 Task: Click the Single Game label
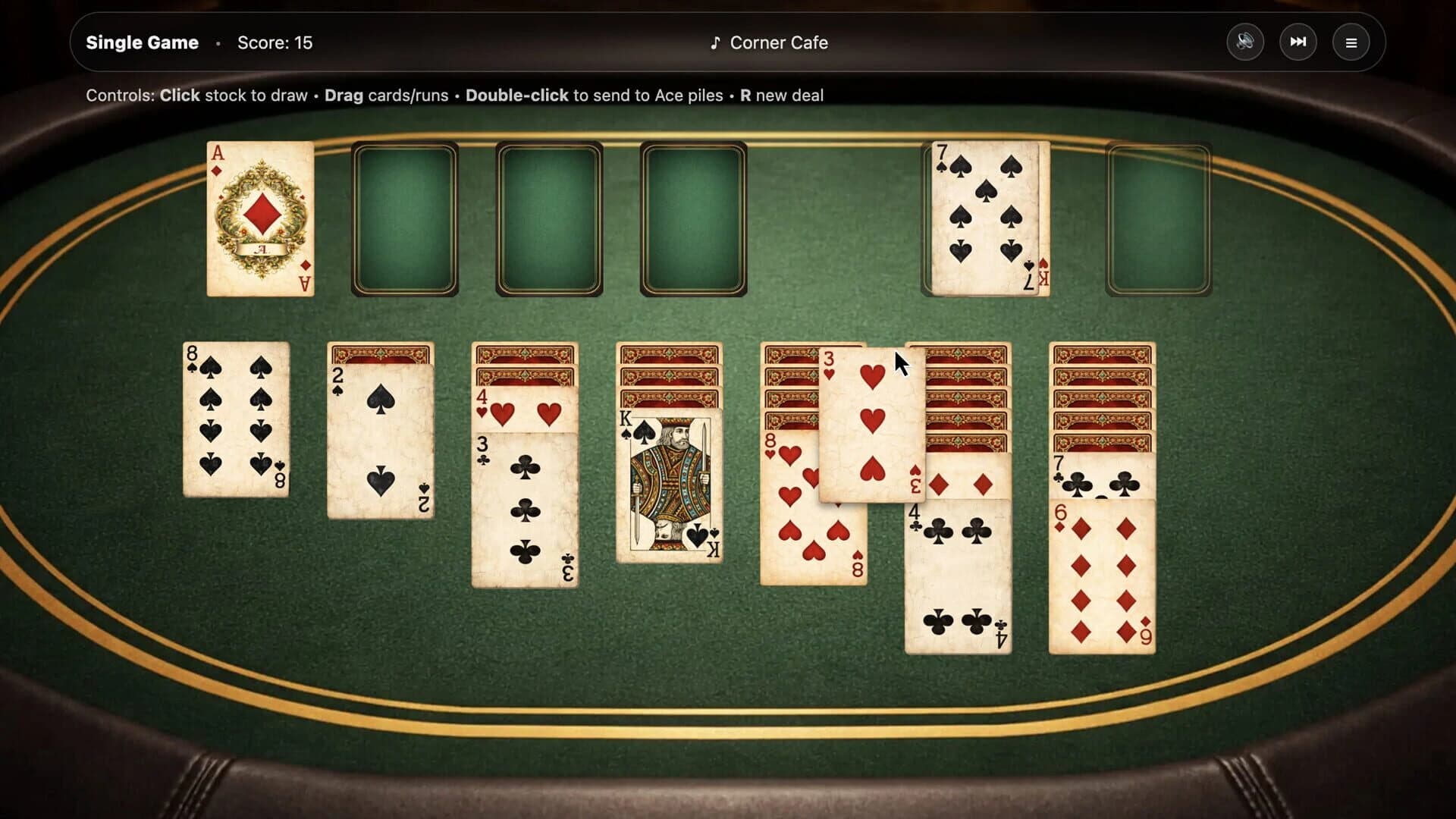(141, 42)
